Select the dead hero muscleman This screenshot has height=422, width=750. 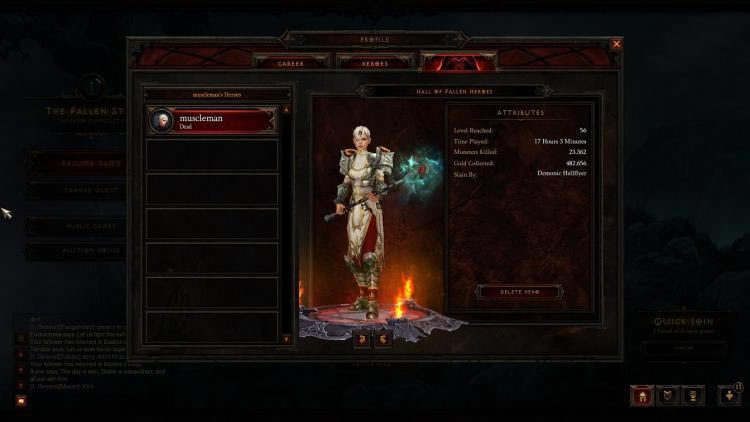coord(211,121)
